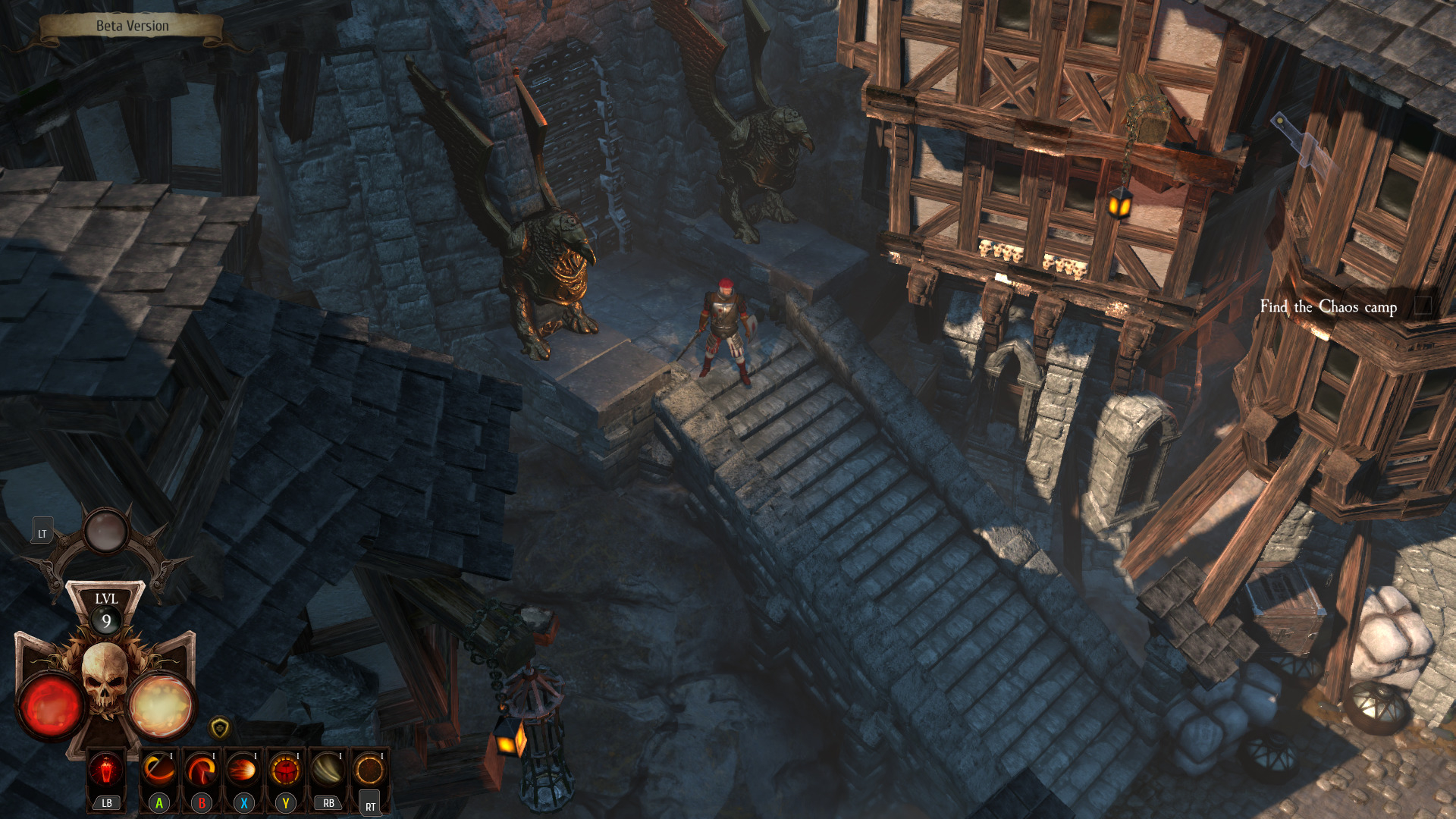Select the pale wind streak ability

[x=328, y=770]
